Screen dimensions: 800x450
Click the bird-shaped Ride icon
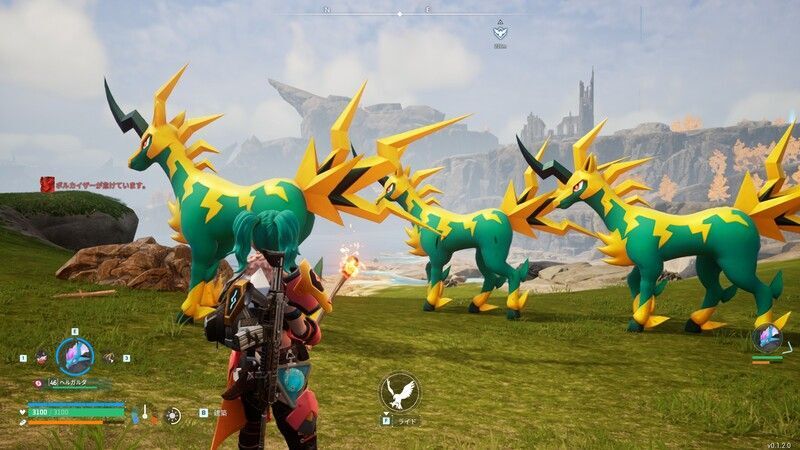coord(400,391)
